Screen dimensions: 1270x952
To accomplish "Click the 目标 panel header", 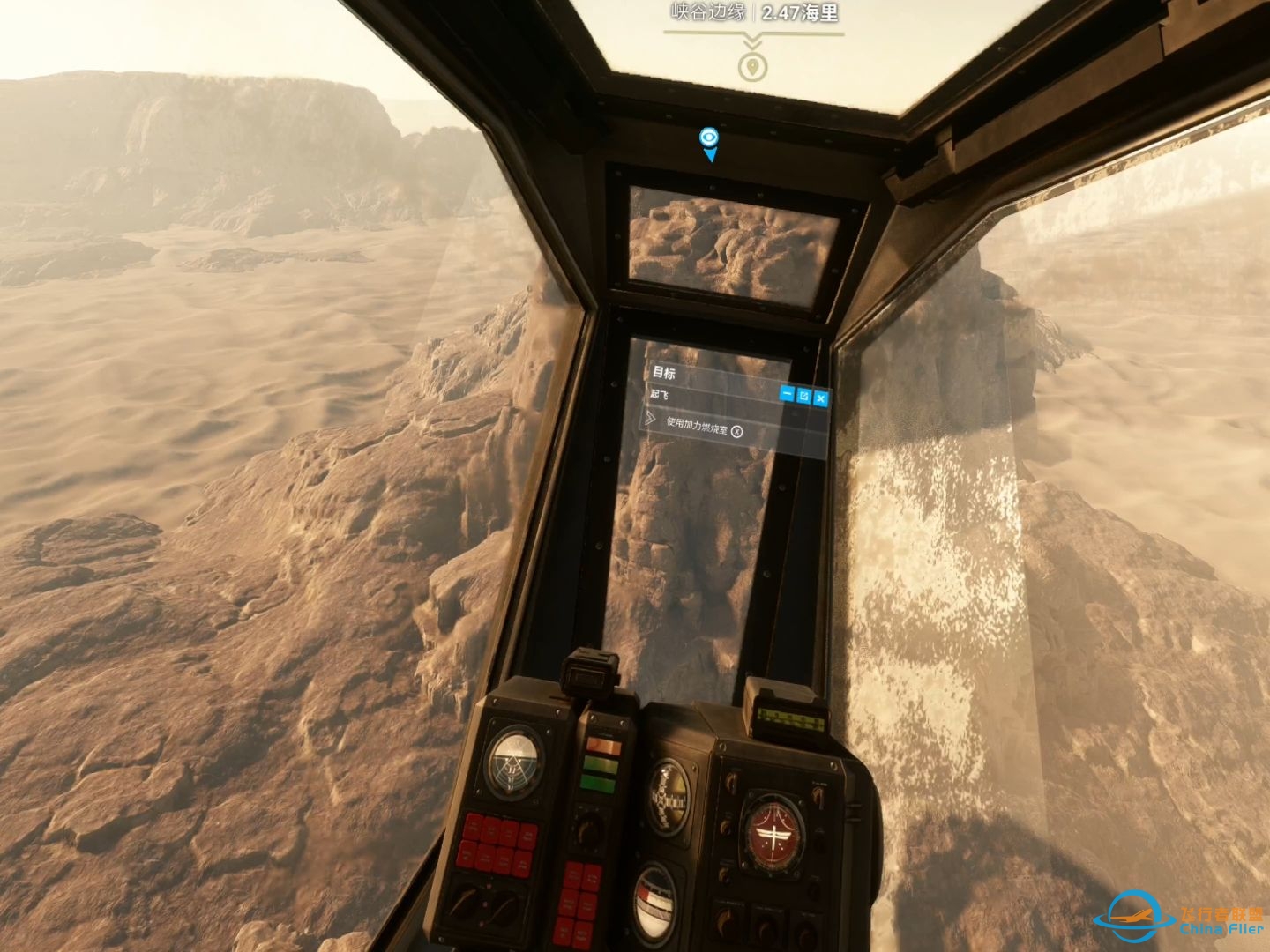I will [665, 372].
